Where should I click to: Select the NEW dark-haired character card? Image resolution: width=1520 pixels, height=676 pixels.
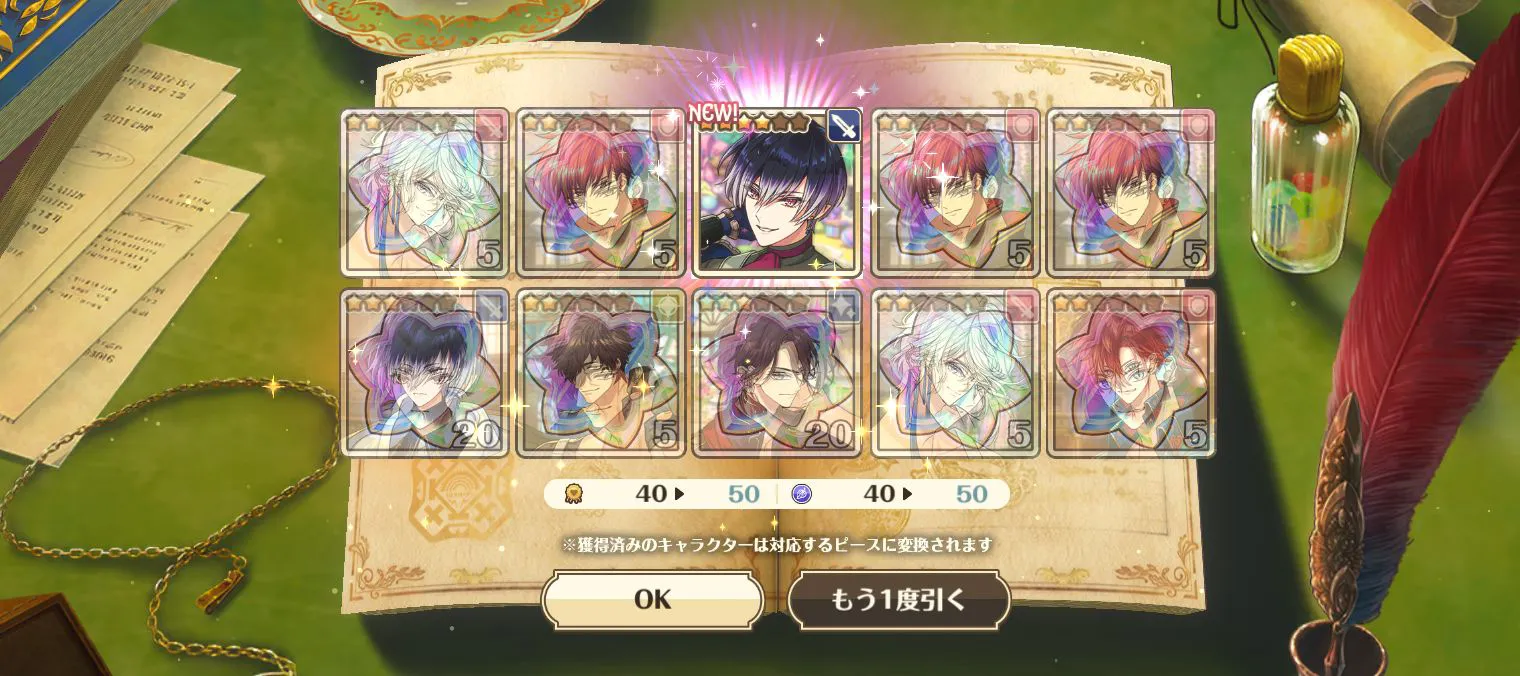tap(777, 192)
